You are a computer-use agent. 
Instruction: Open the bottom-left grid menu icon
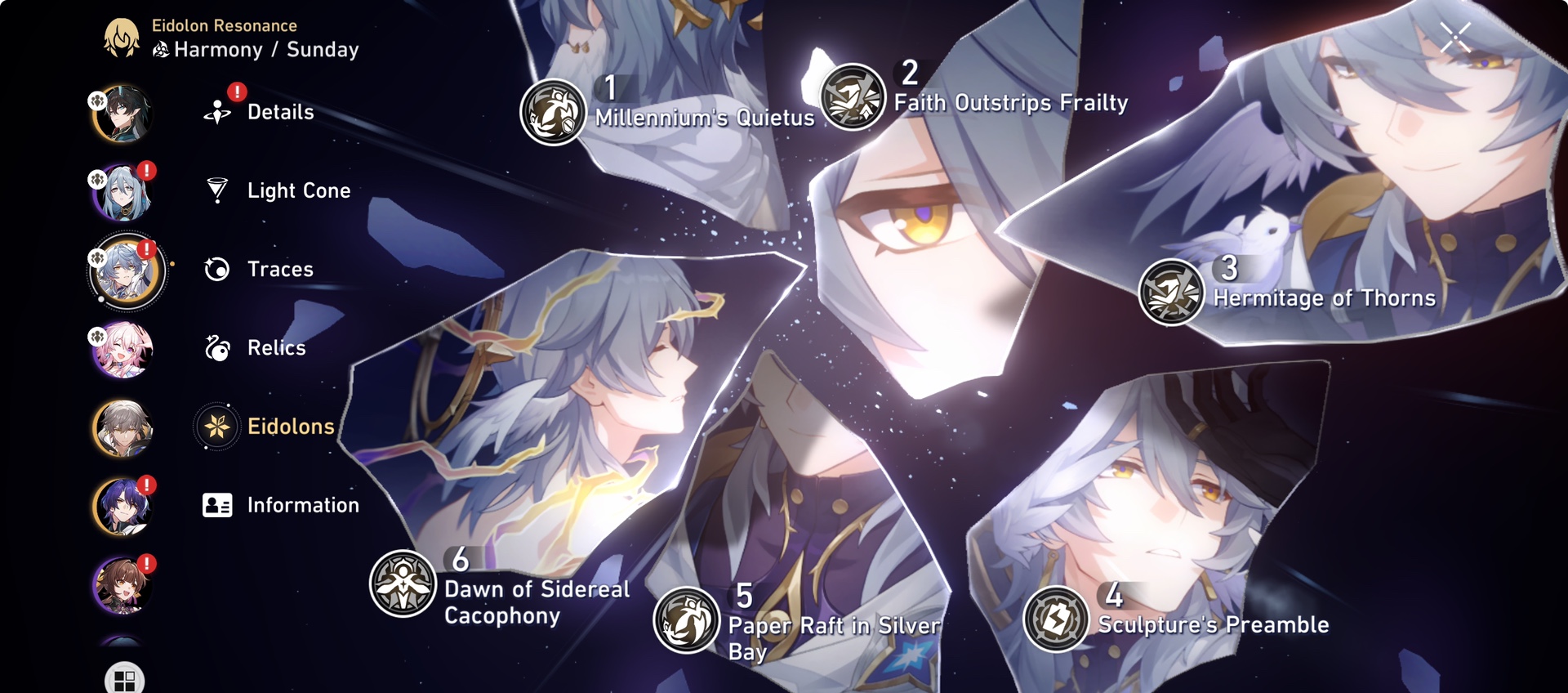(122, 678)
